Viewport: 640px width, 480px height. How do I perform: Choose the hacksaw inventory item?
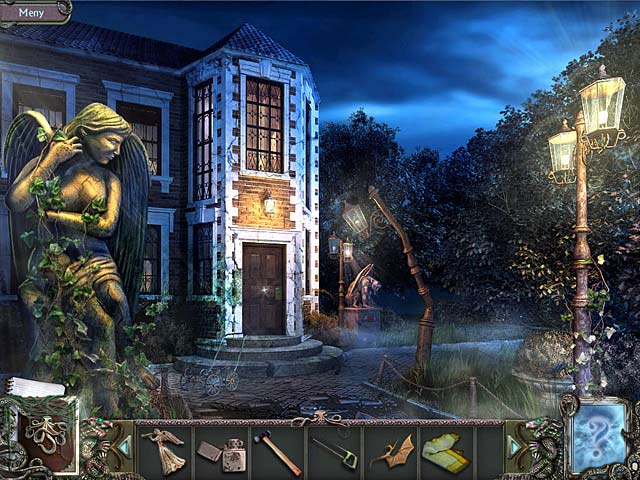(334, 452)
